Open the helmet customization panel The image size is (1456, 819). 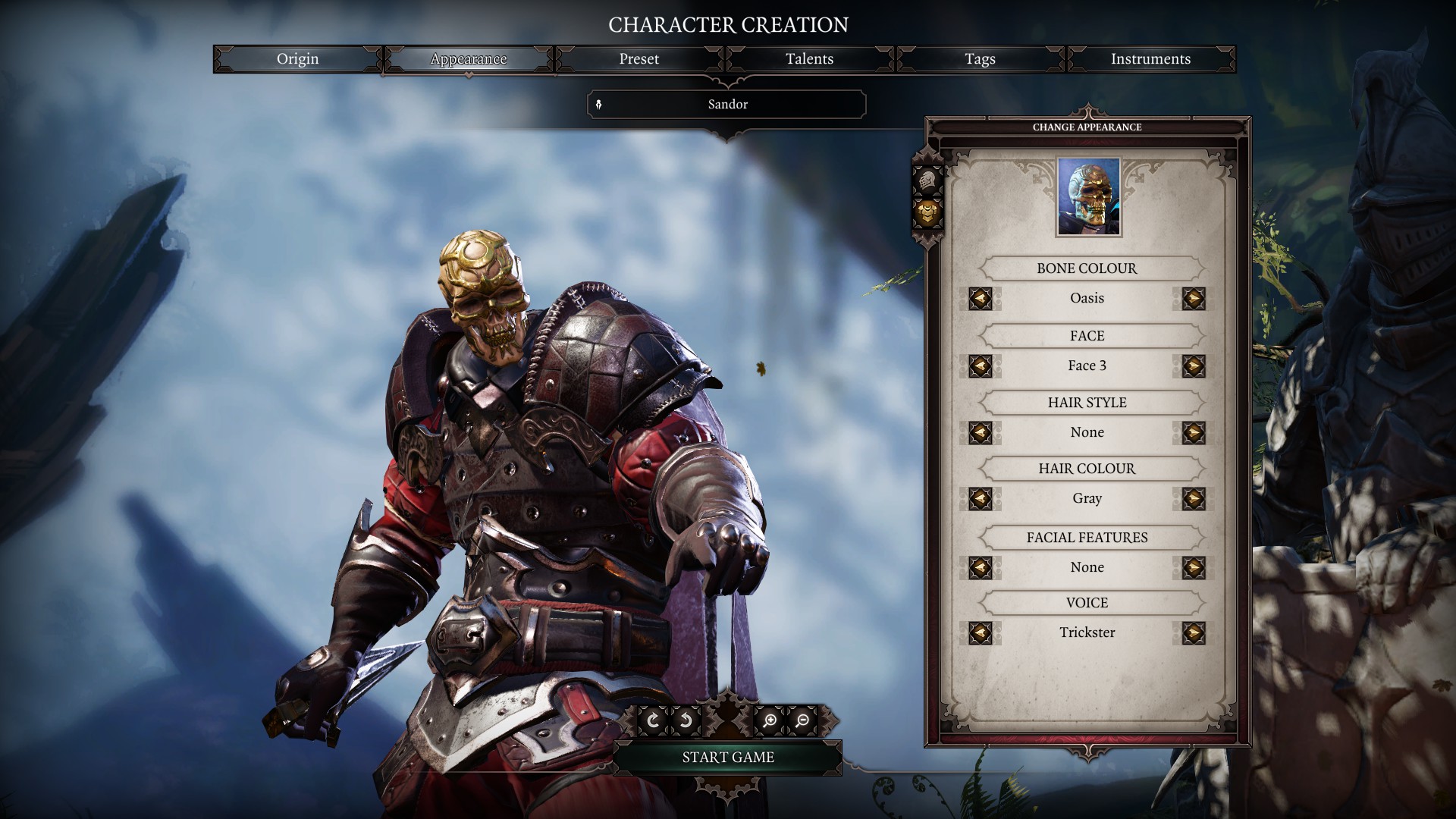[x=927, y=181]
